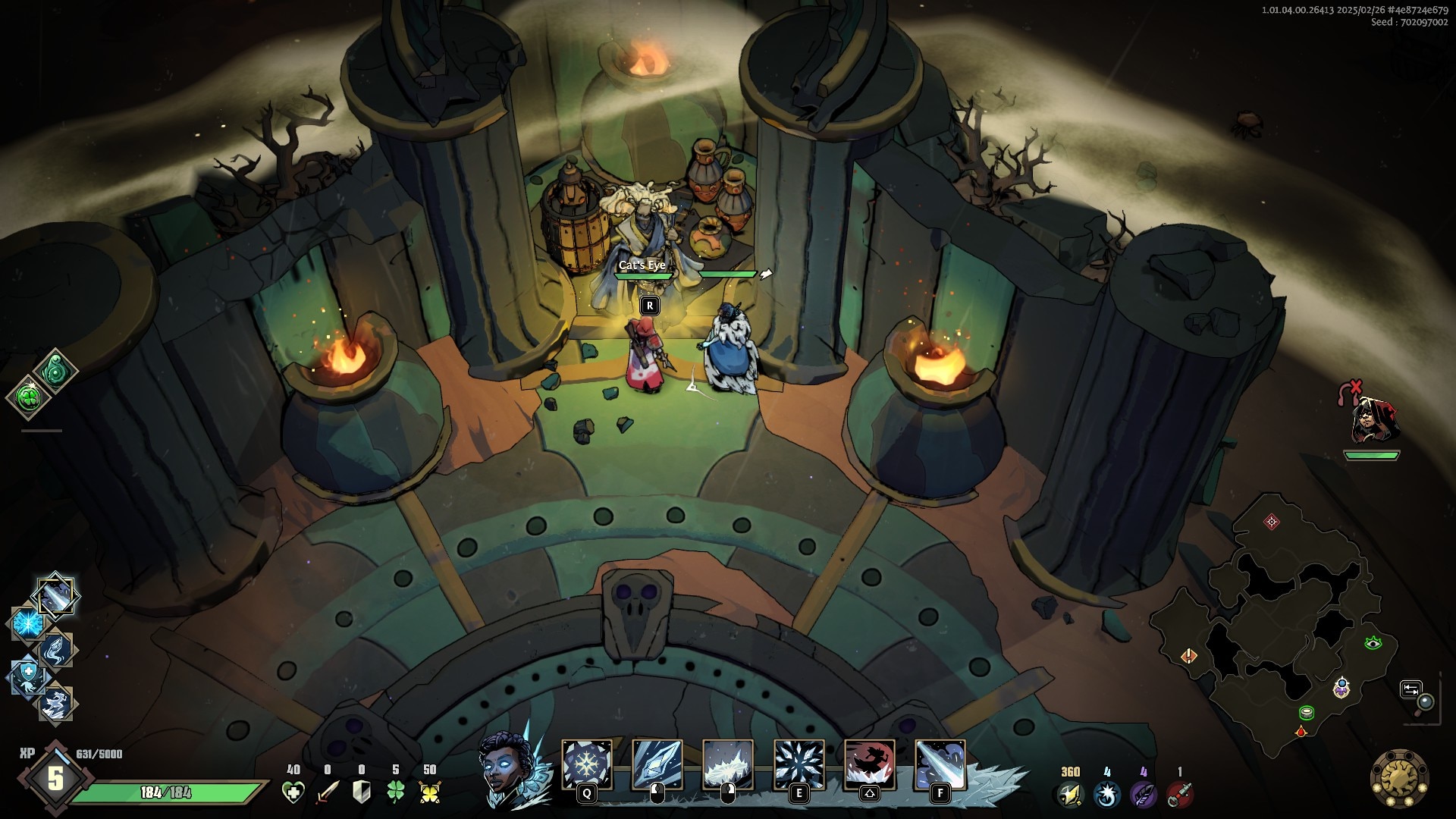Activate the snowflake orb ability on Q

586,764
